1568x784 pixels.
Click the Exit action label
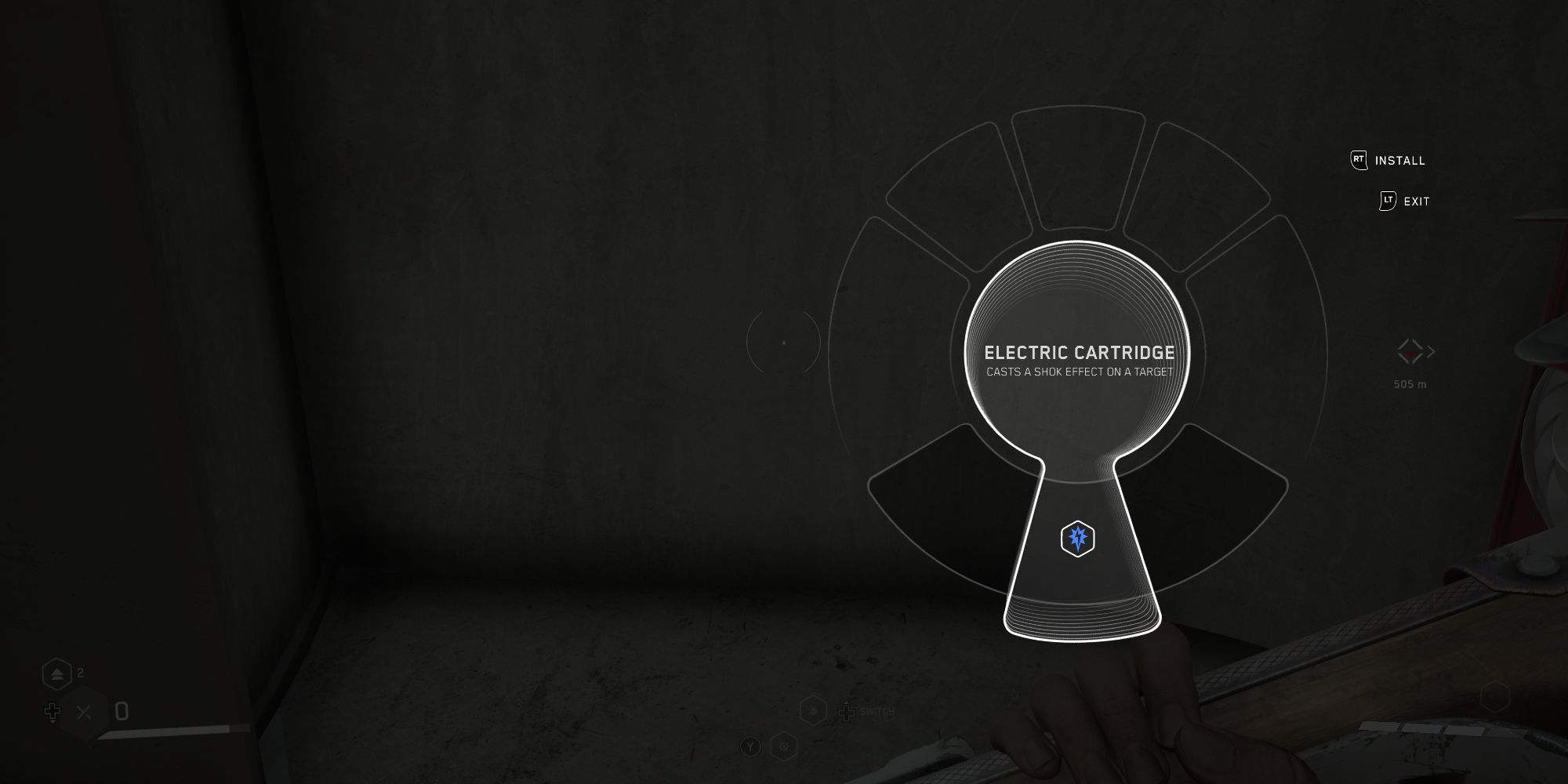point(1415,201)
